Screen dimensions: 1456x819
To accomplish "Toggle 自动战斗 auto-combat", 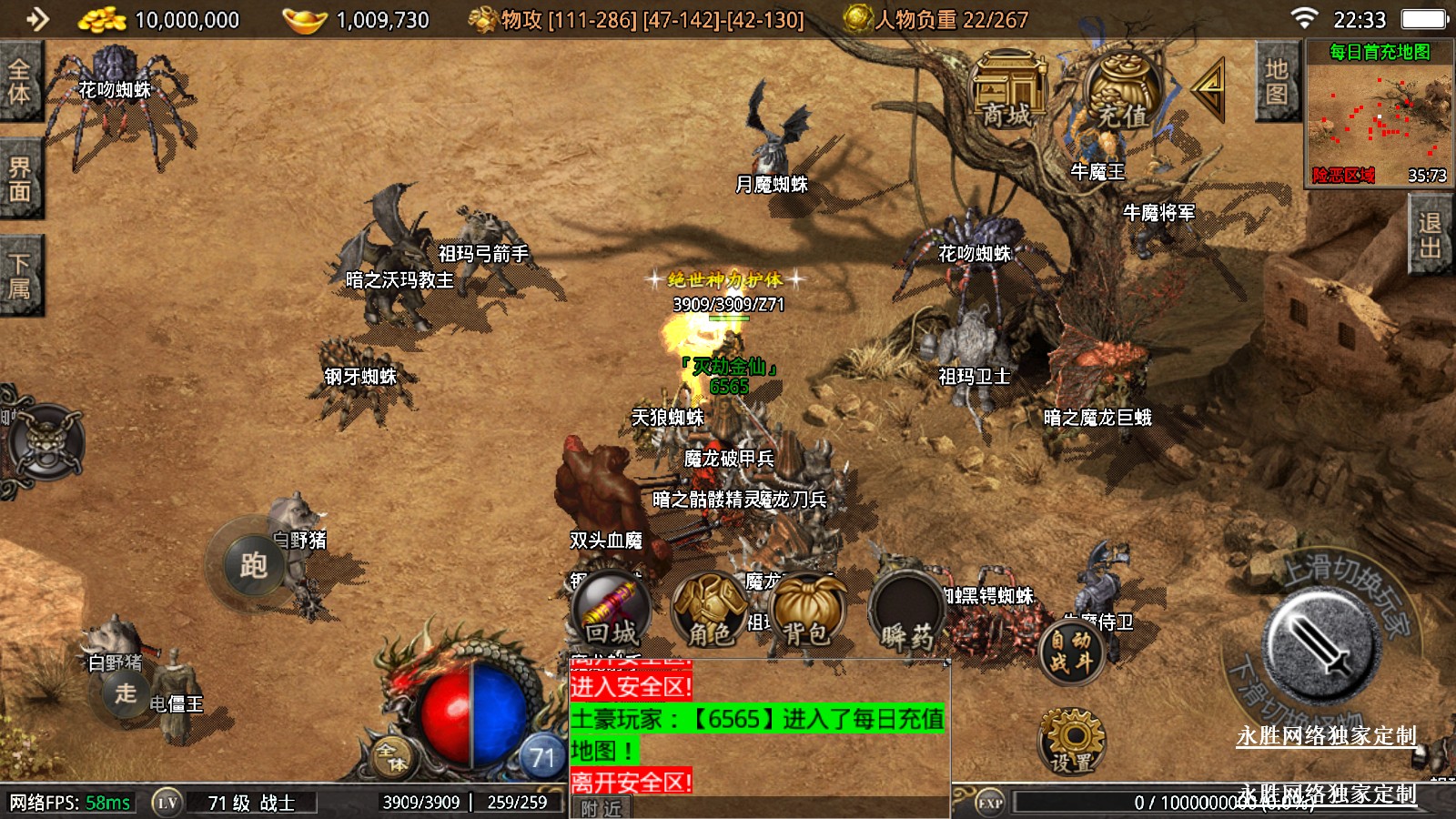I will [x=1071, y=651].
